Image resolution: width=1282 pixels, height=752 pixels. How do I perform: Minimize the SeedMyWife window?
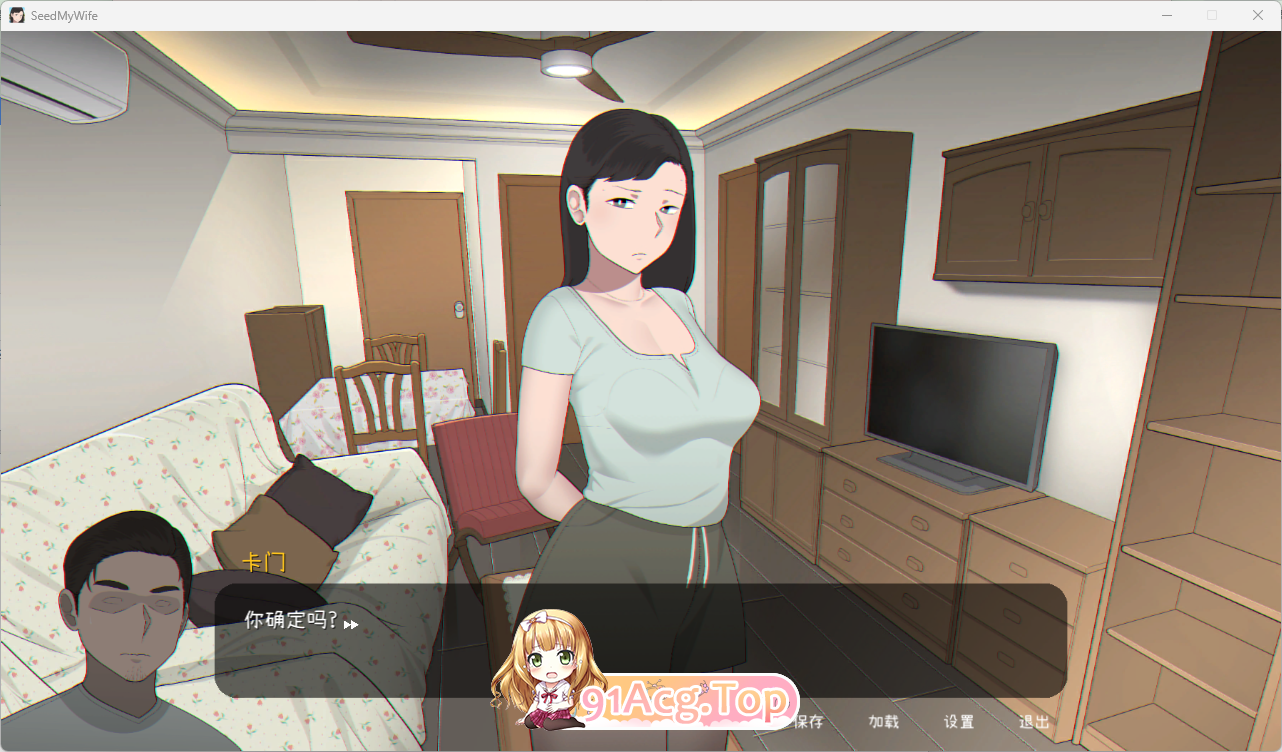click(x=1167, y=15)
